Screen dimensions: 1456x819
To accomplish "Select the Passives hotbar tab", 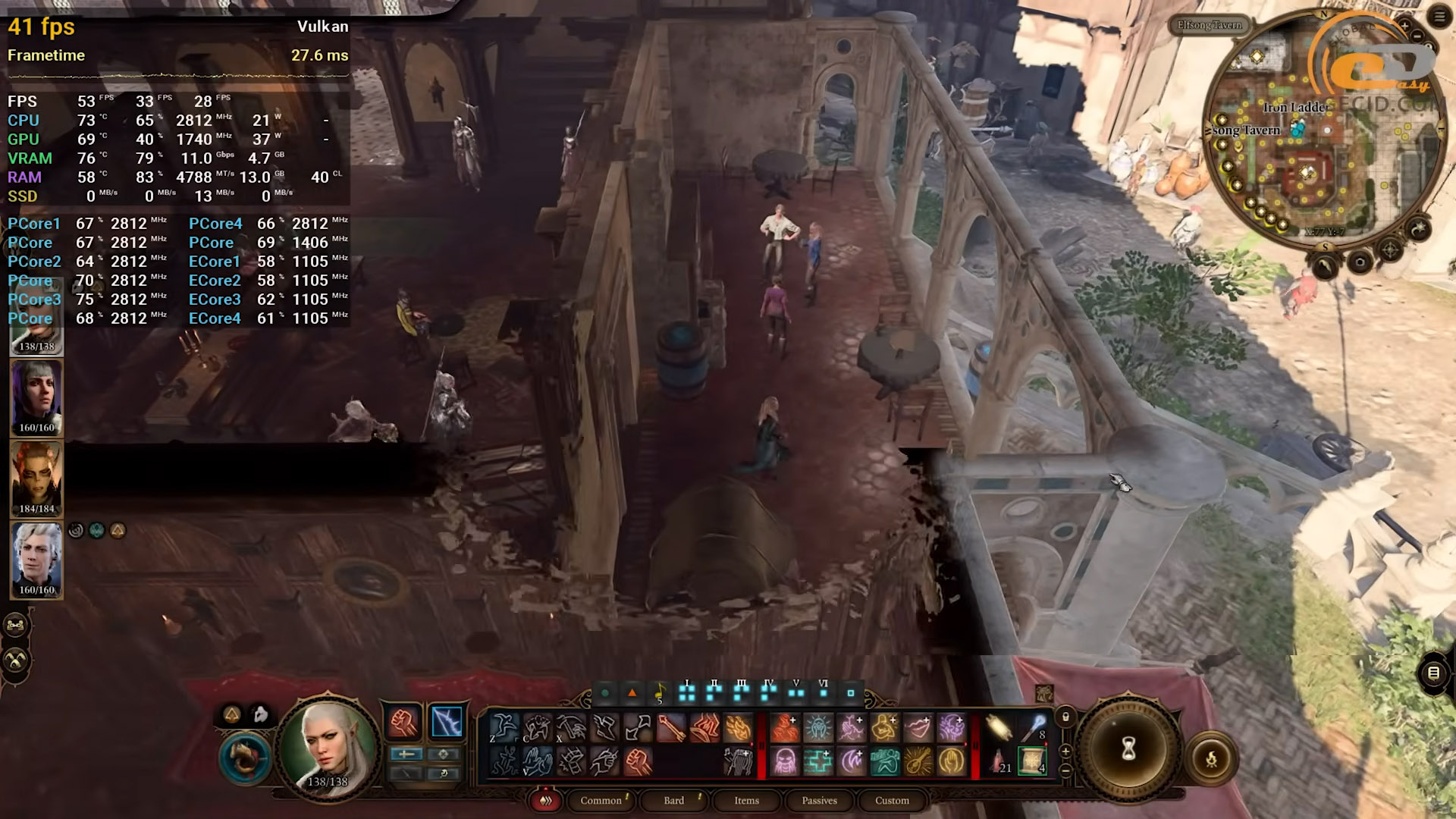I will 819,801.
